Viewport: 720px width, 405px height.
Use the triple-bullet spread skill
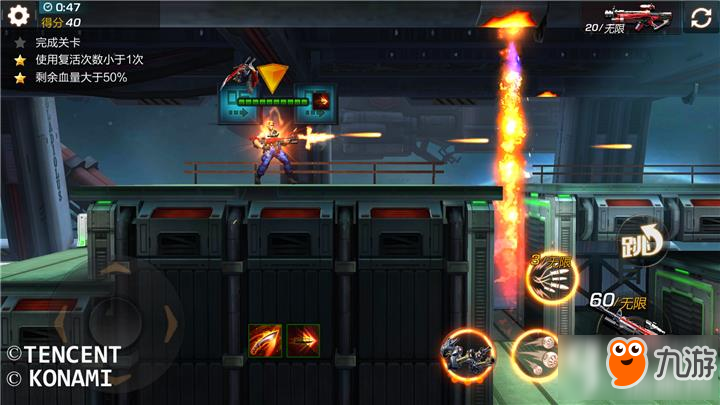[x=535, y=354]
